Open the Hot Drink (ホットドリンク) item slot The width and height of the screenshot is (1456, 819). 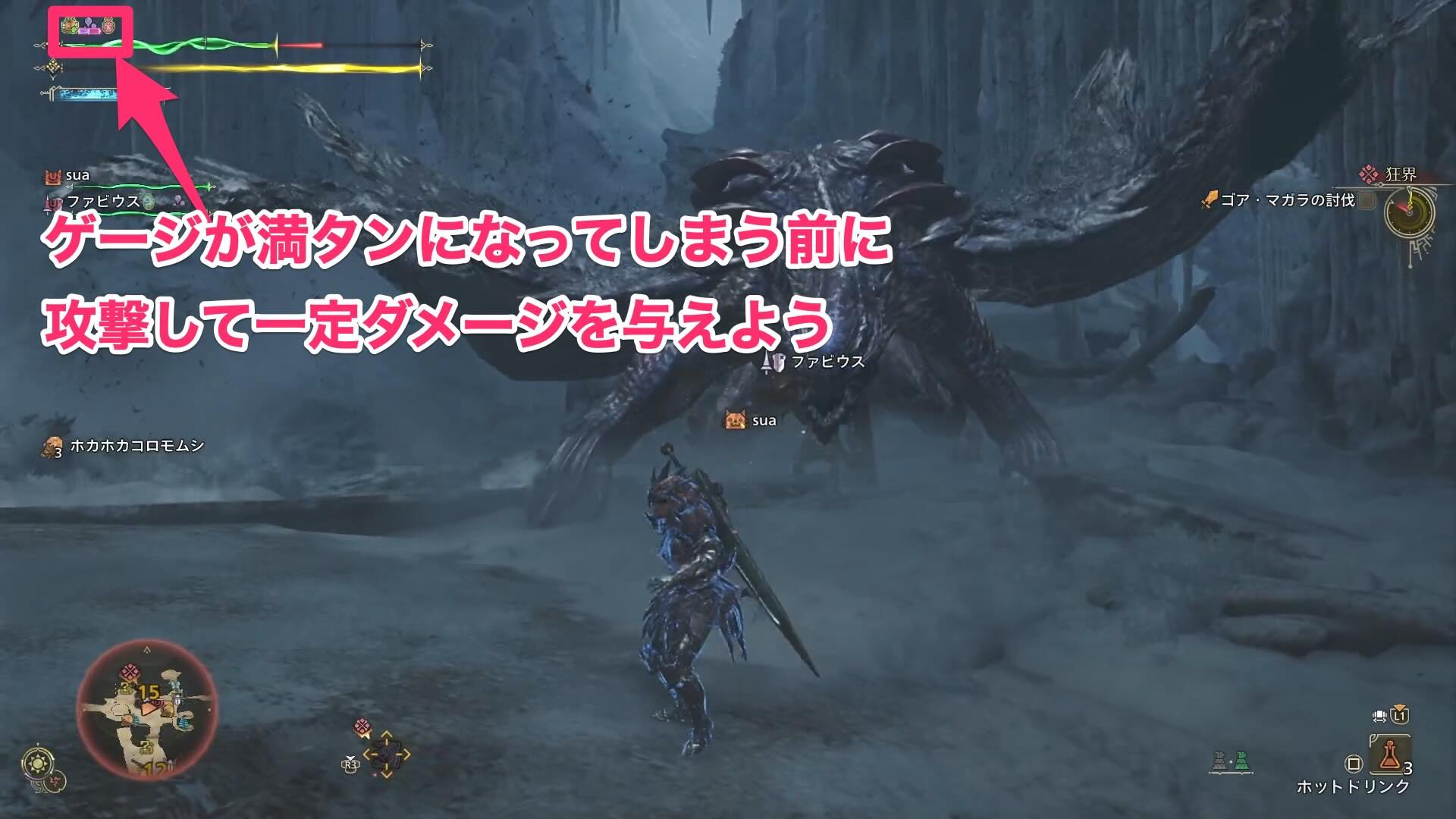pyautogui.click(x=1389, y=756)
